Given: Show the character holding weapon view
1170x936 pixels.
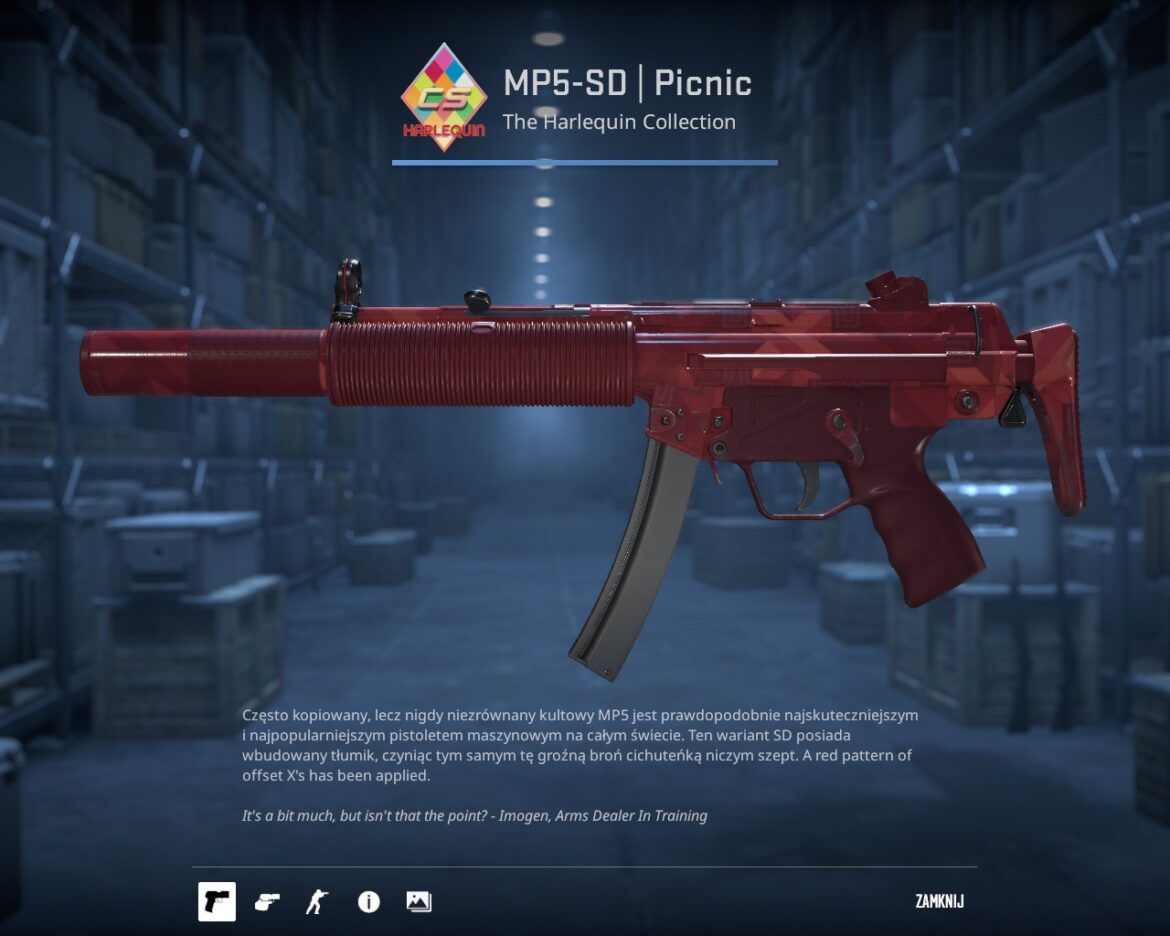Looking at the screenshot, I should click(x=317, y=902).
